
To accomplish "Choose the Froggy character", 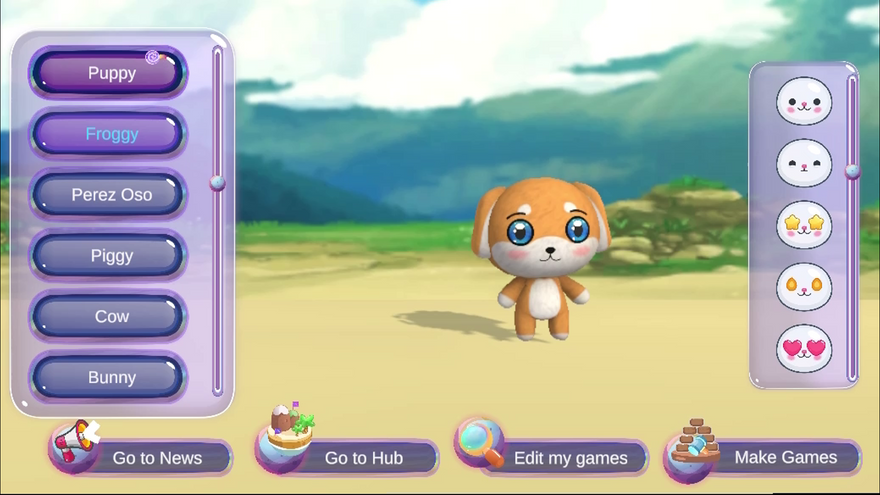I will point(109,134).
